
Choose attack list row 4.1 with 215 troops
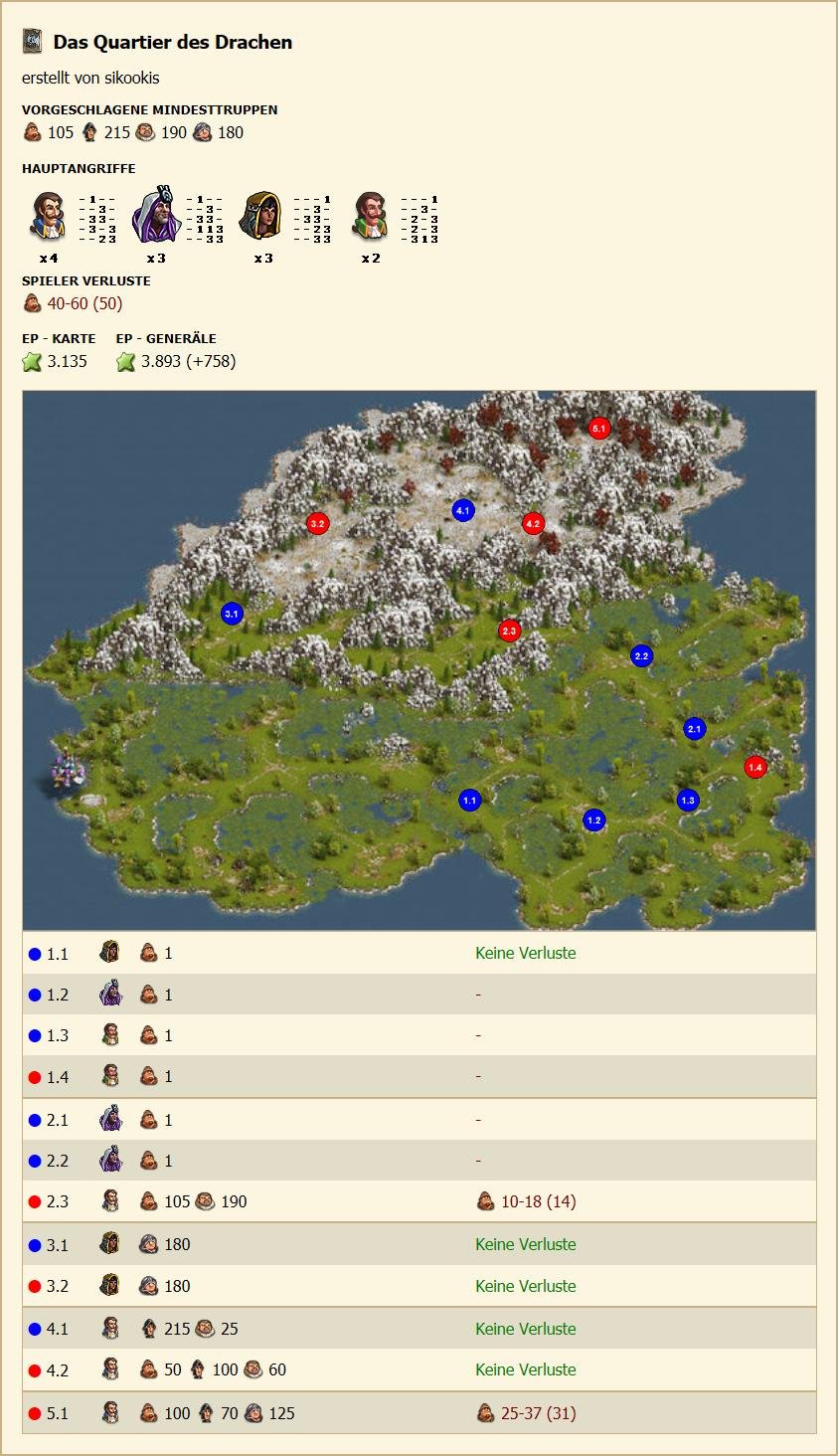(x=419, y=1329)
